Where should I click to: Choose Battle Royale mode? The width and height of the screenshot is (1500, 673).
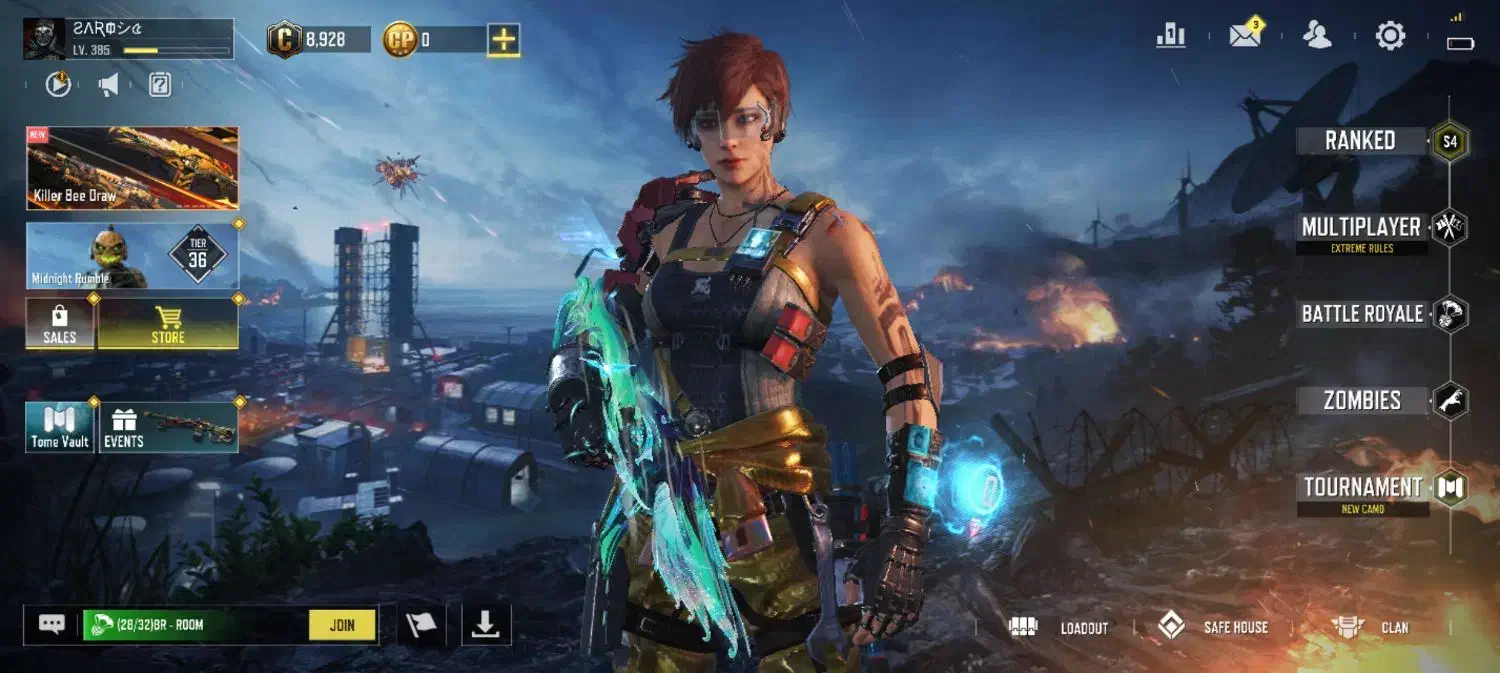point(1362,314)
